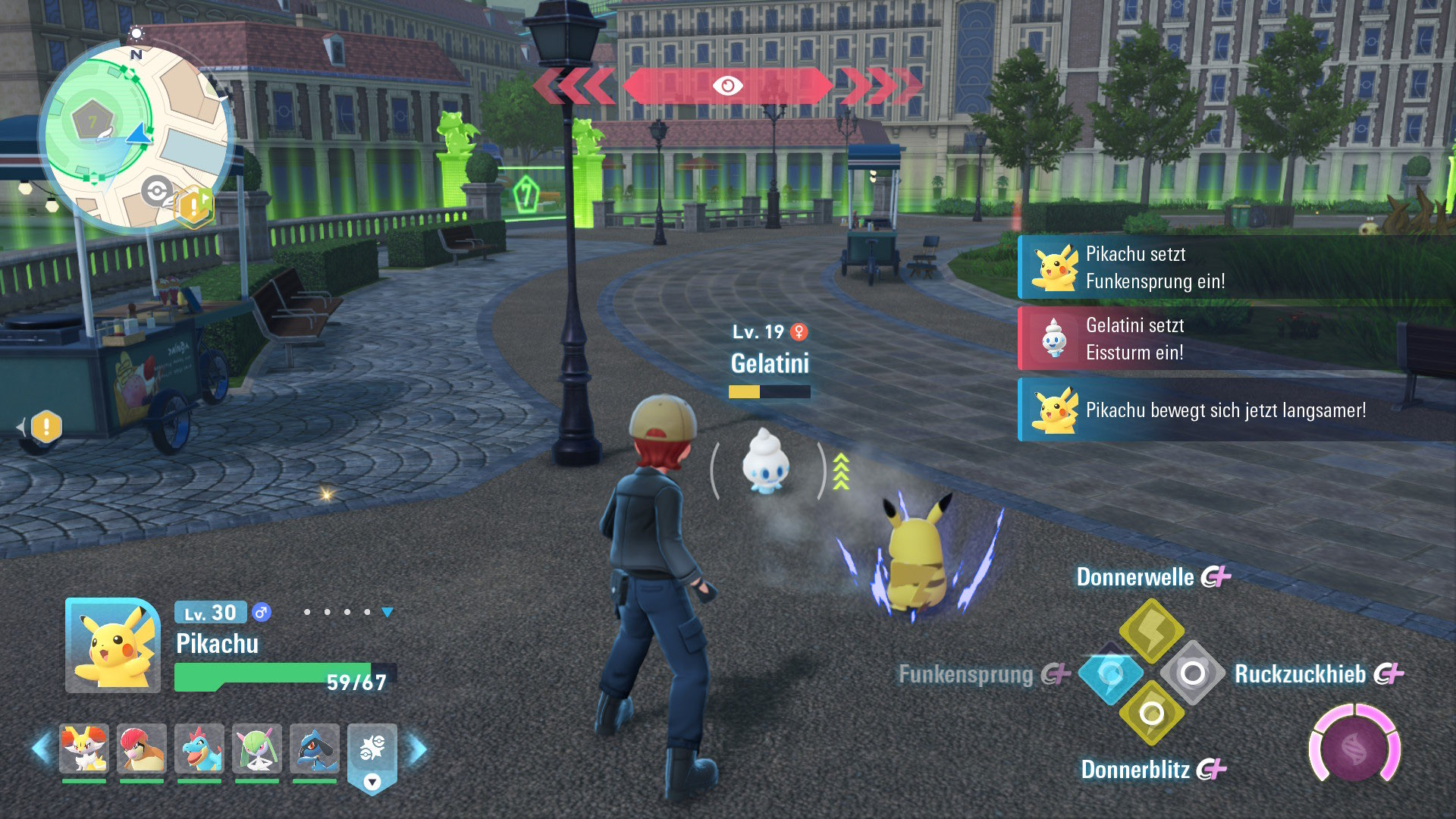Use the Funkensprung move diamond
This screenshot has height=819, width=1456.
point(1110,674)
